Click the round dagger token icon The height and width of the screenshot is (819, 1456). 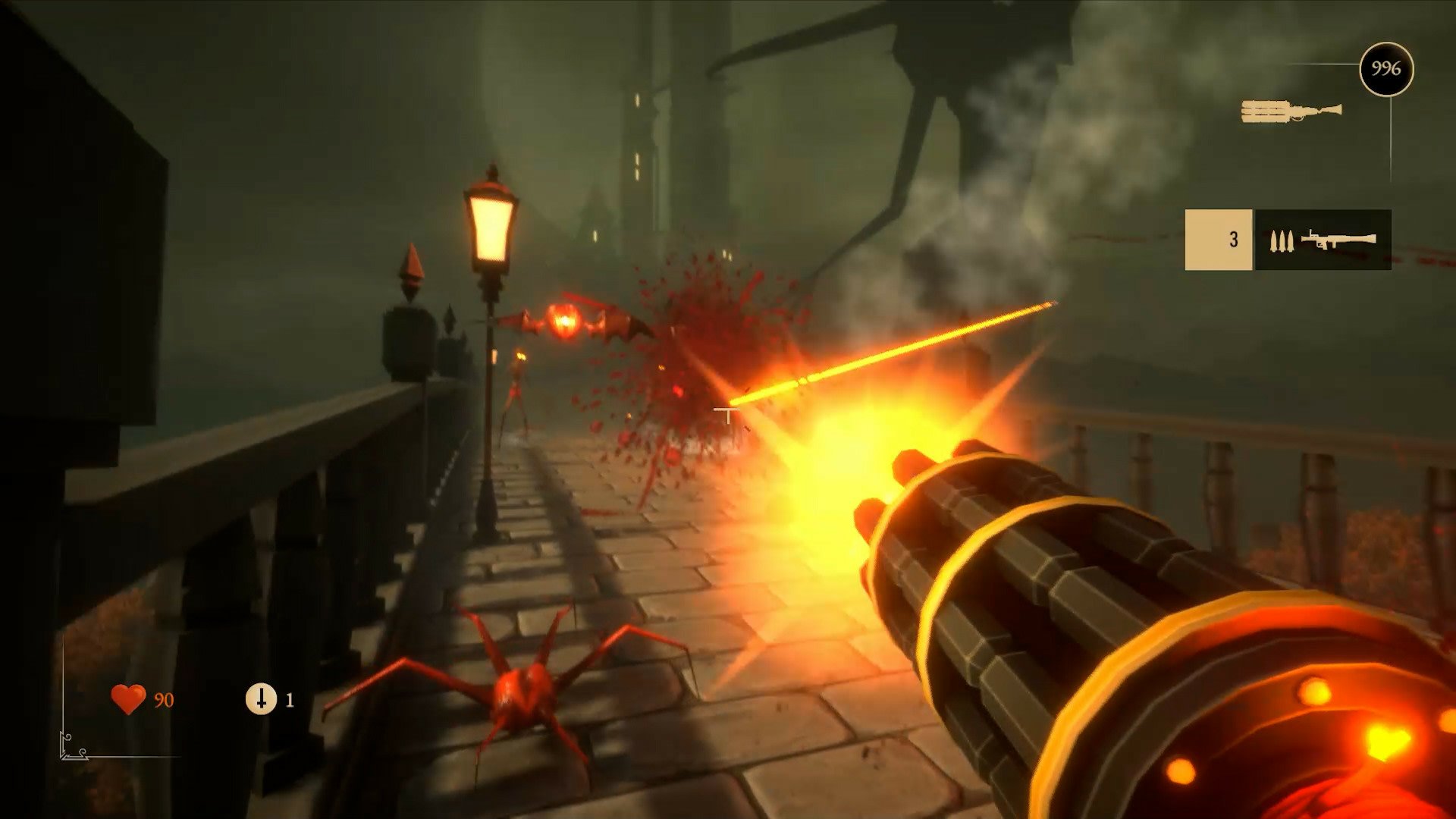261,698
